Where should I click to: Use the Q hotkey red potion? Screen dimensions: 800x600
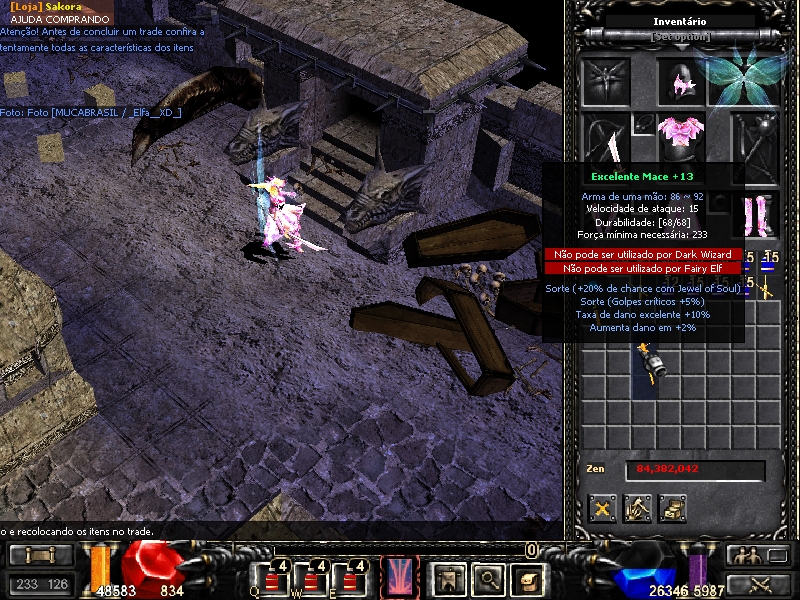pos(270,578)
